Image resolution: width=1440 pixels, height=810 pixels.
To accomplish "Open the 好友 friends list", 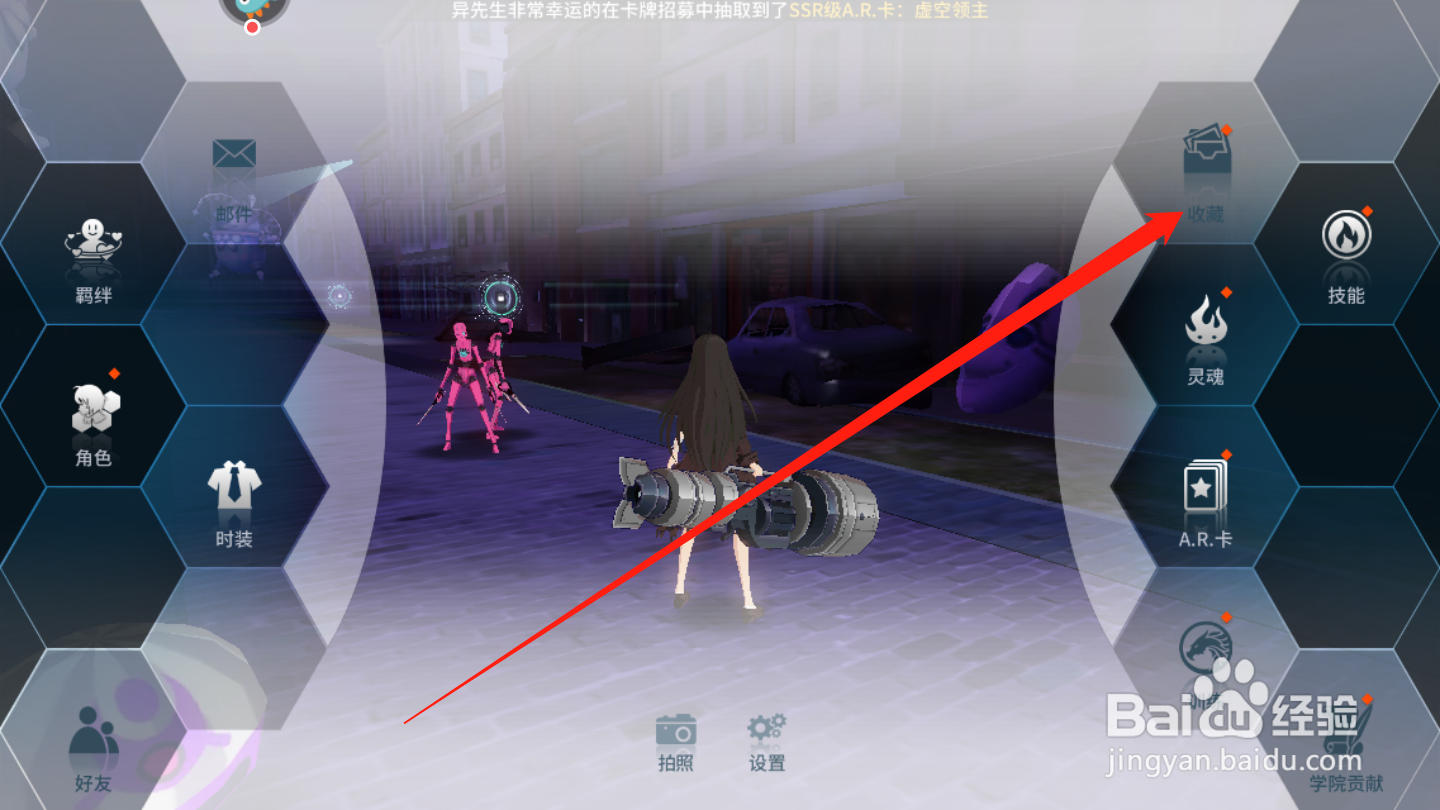I will click(92, 750).
